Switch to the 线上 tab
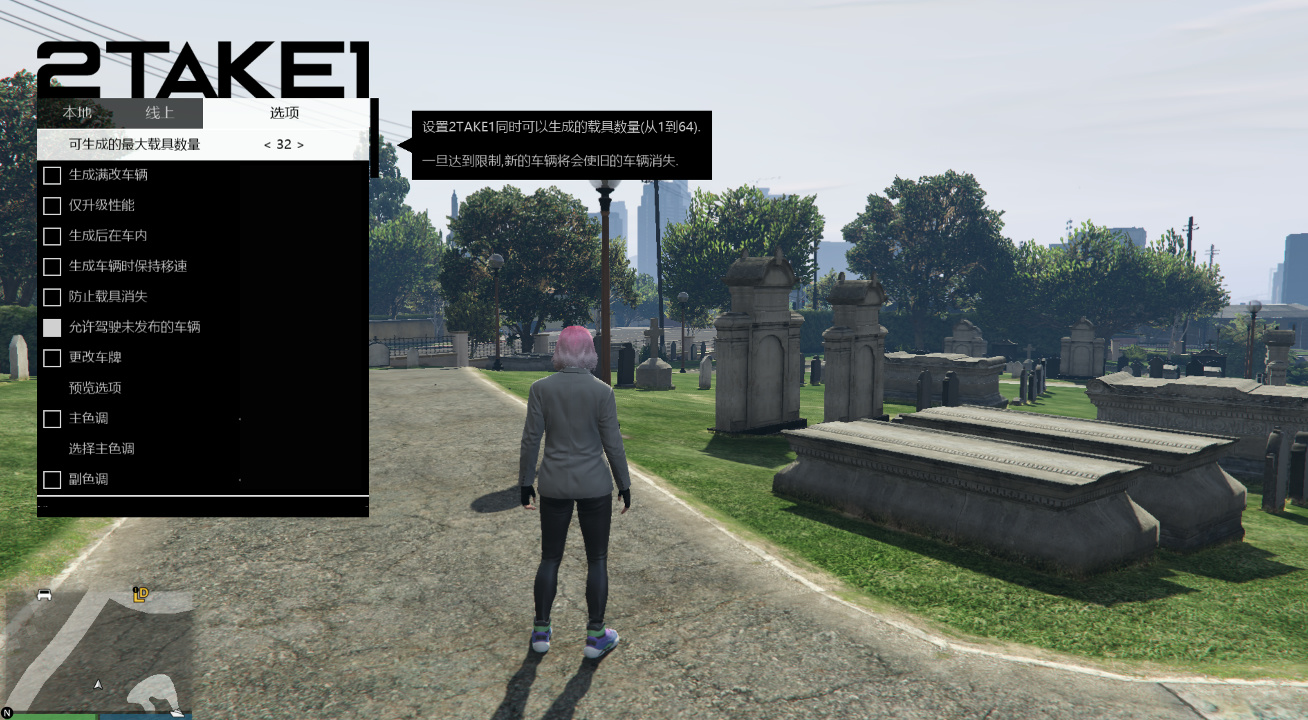The height and width of the screenshot is (720, 1308). pos(158,112)
